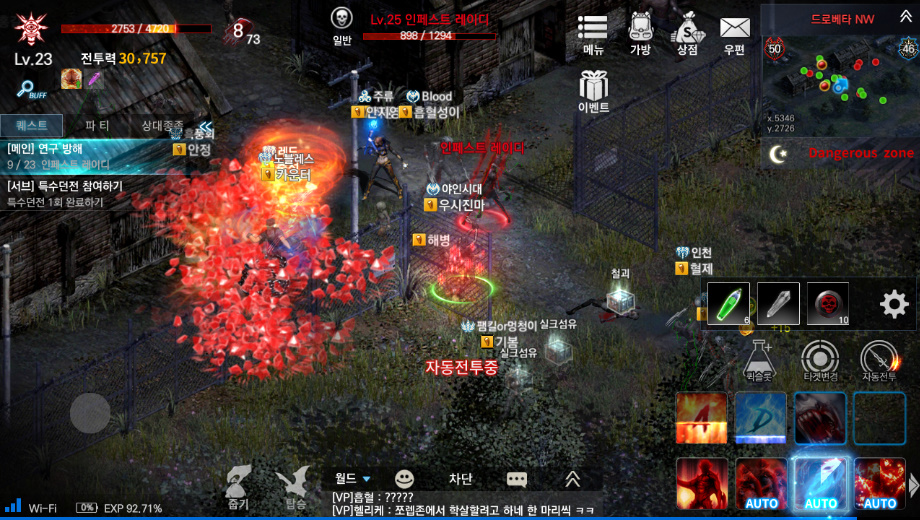Open the 이벤트 gift box
Viewport: 920px width, 520px height.
click(593, 90)
